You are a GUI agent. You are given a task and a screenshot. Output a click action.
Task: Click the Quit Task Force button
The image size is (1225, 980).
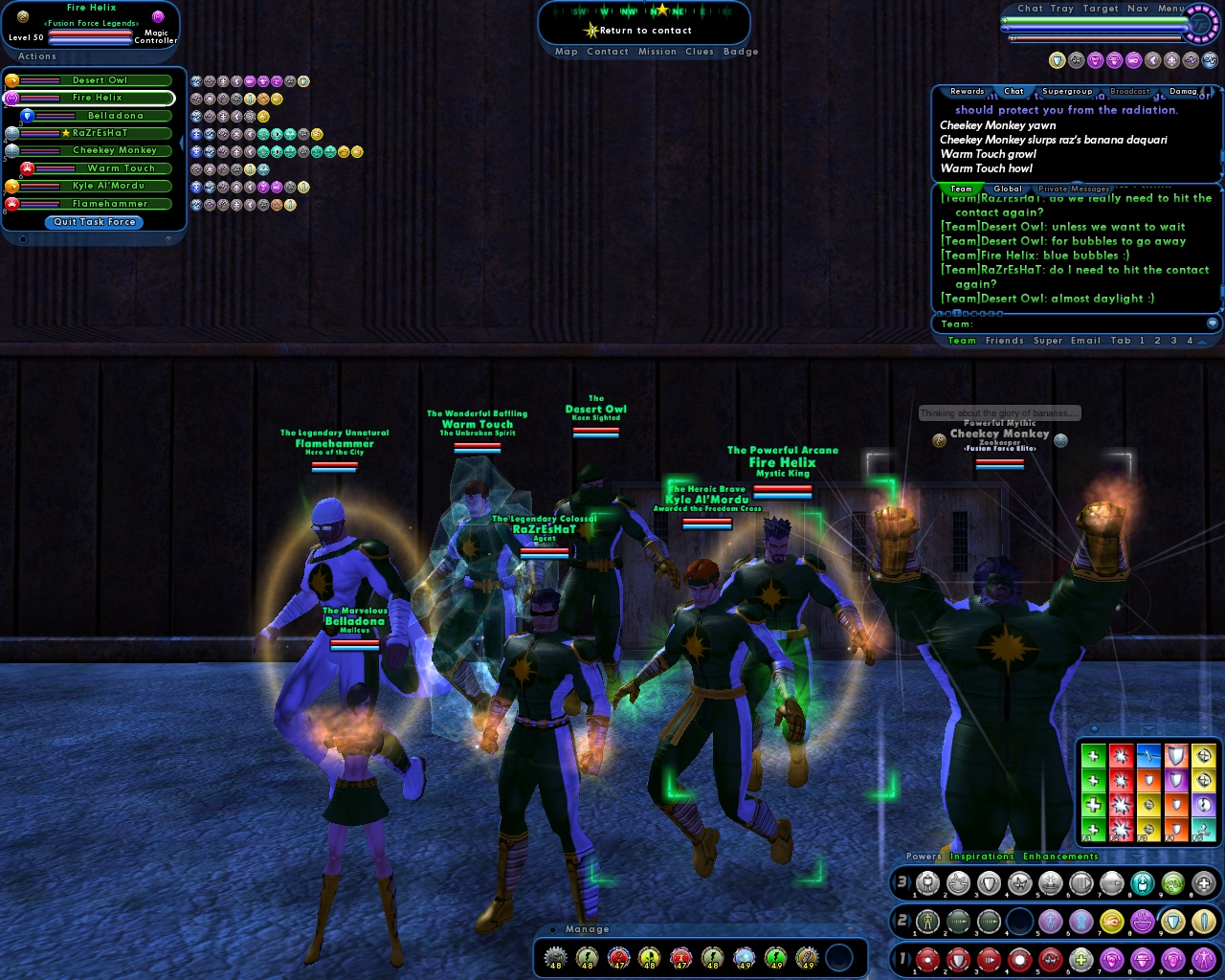coord(93,222)
